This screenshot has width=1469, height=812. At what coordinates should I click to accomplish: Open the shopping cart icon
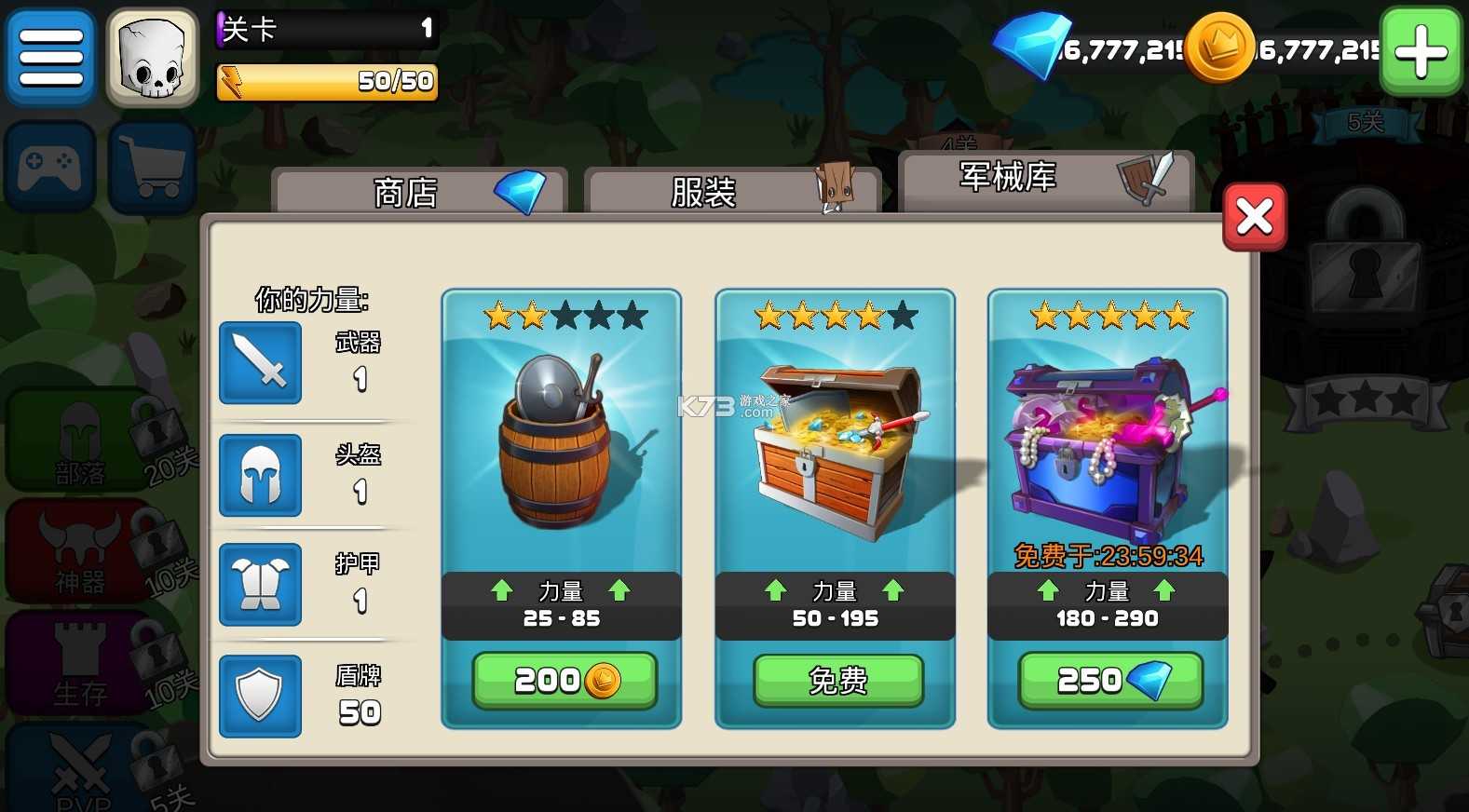click(x=152, y=168)
